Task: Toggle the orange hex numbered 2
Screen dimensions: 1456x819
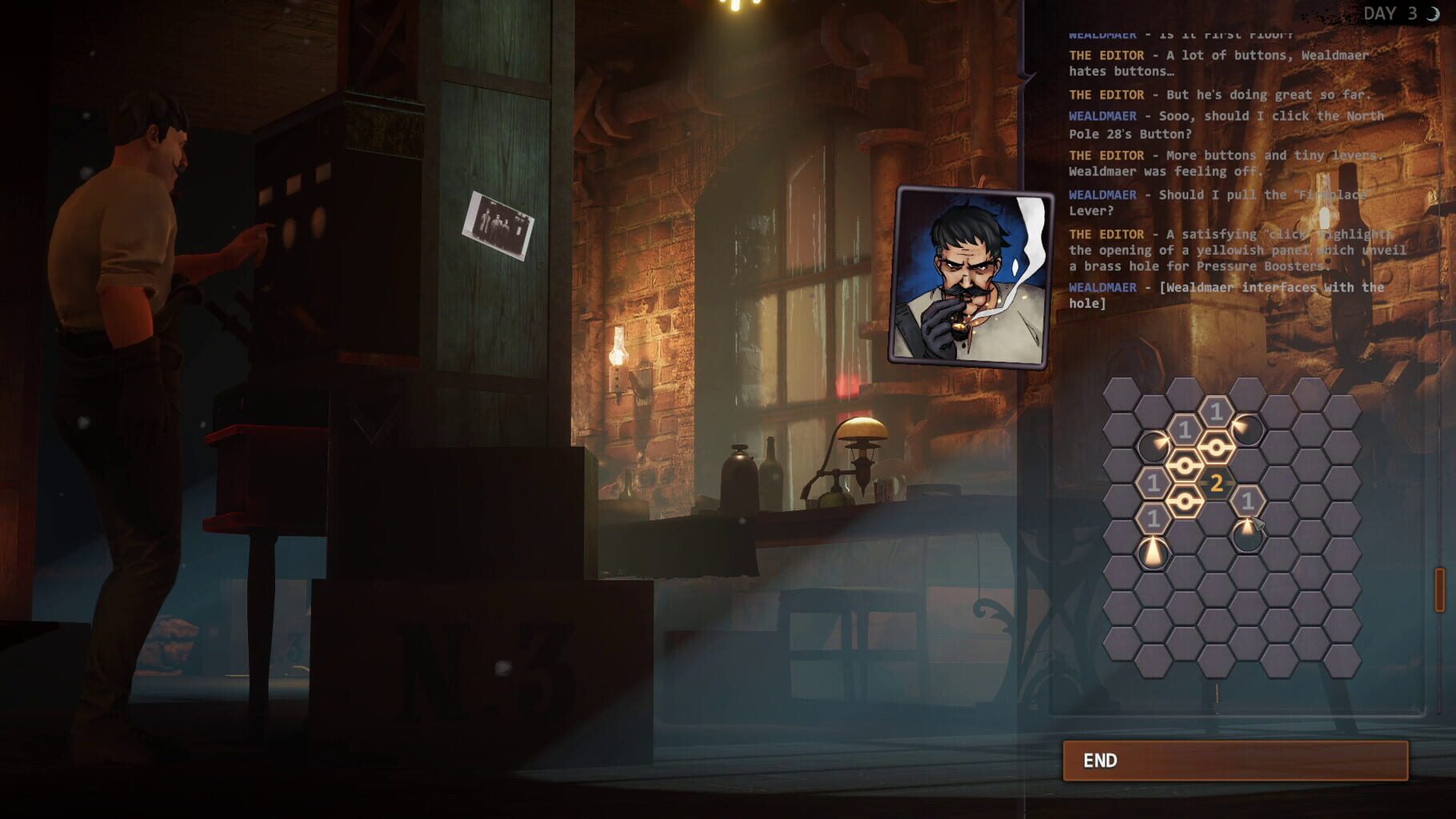Action: click(x=1216, y=482)
